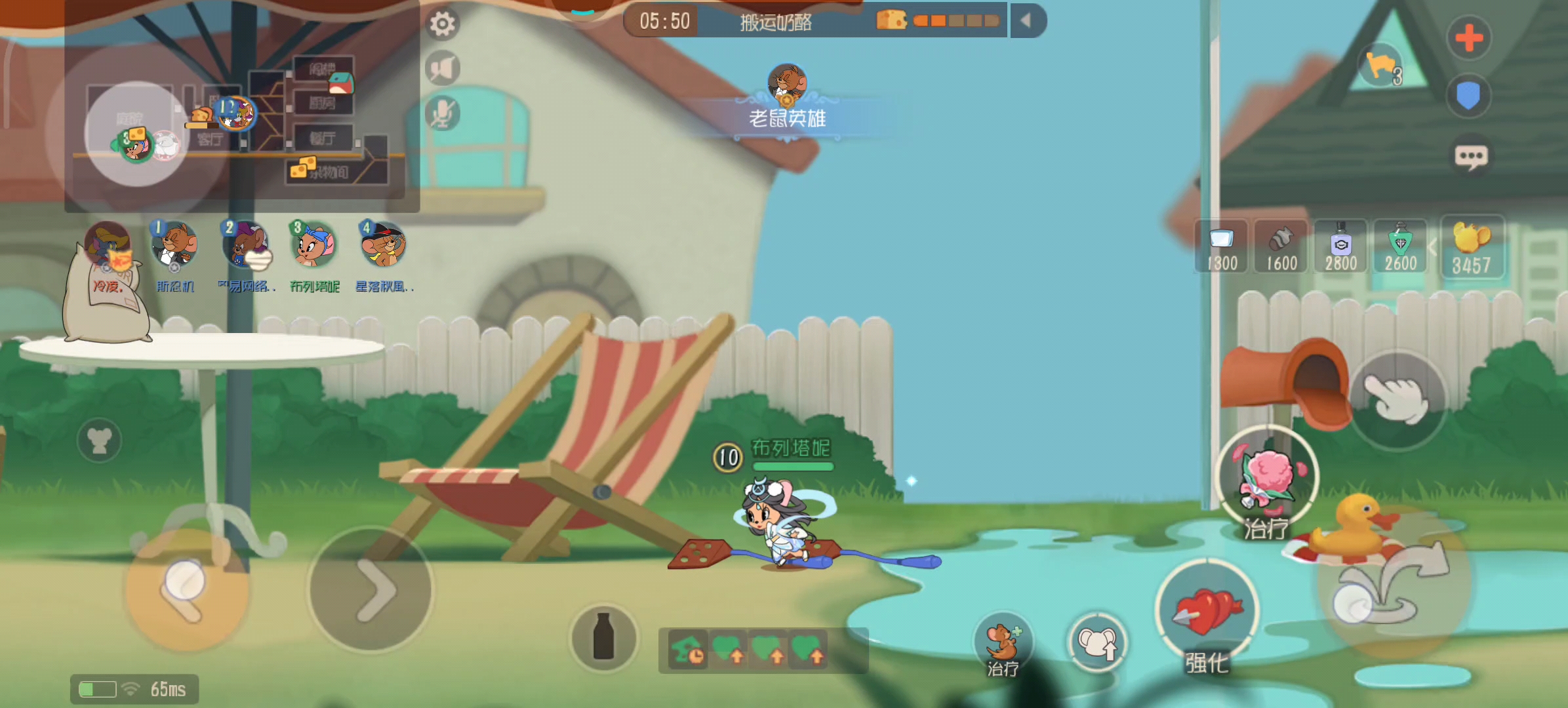This screenshot has height=708, width=1568.
Task: Toggle the speaker sound button
Action: pyautogui.click(x=442, y=68)
